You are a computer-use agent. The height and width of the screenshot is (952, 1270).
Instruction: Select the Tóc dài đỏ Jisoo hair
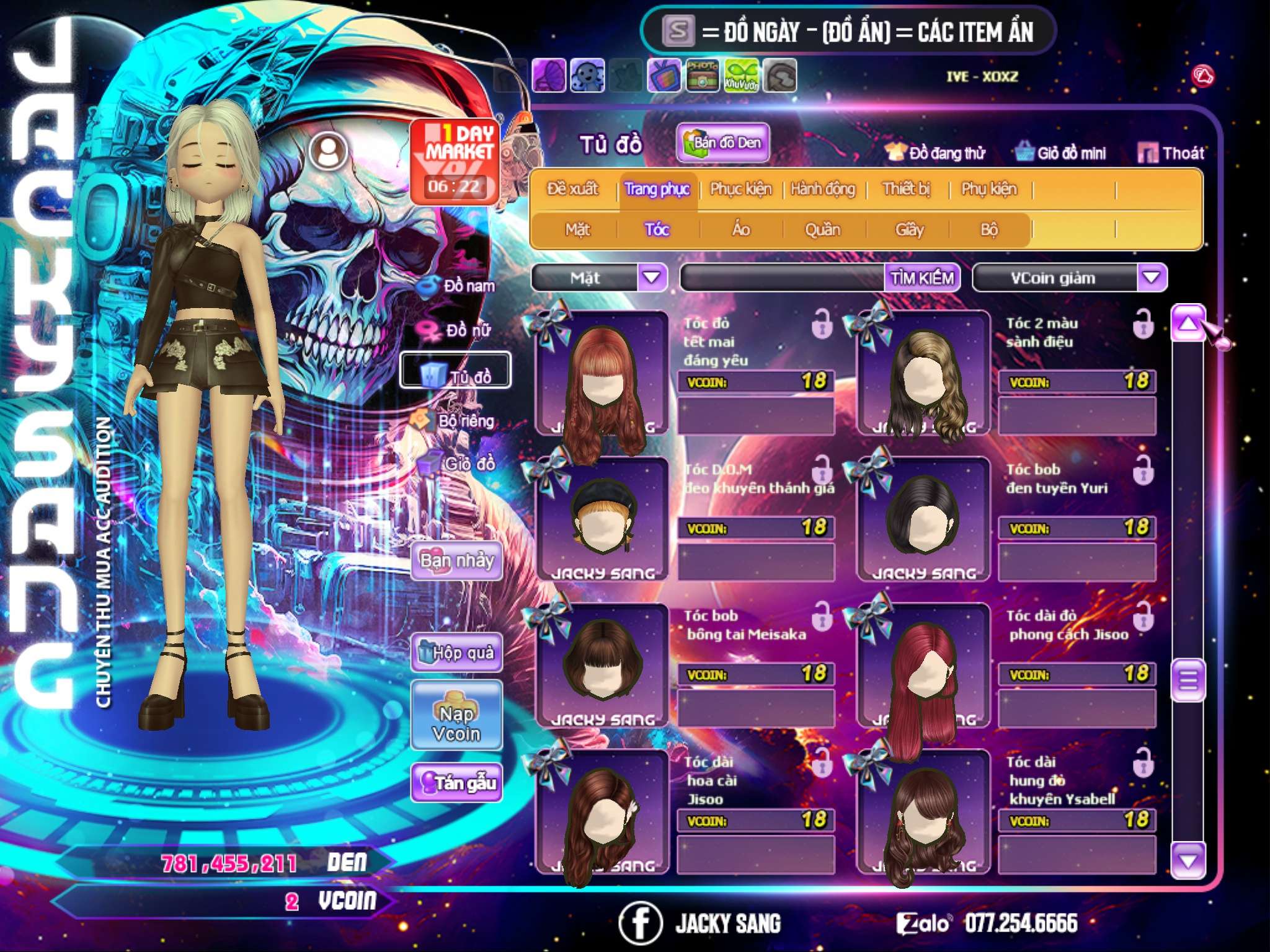[923, 666]
